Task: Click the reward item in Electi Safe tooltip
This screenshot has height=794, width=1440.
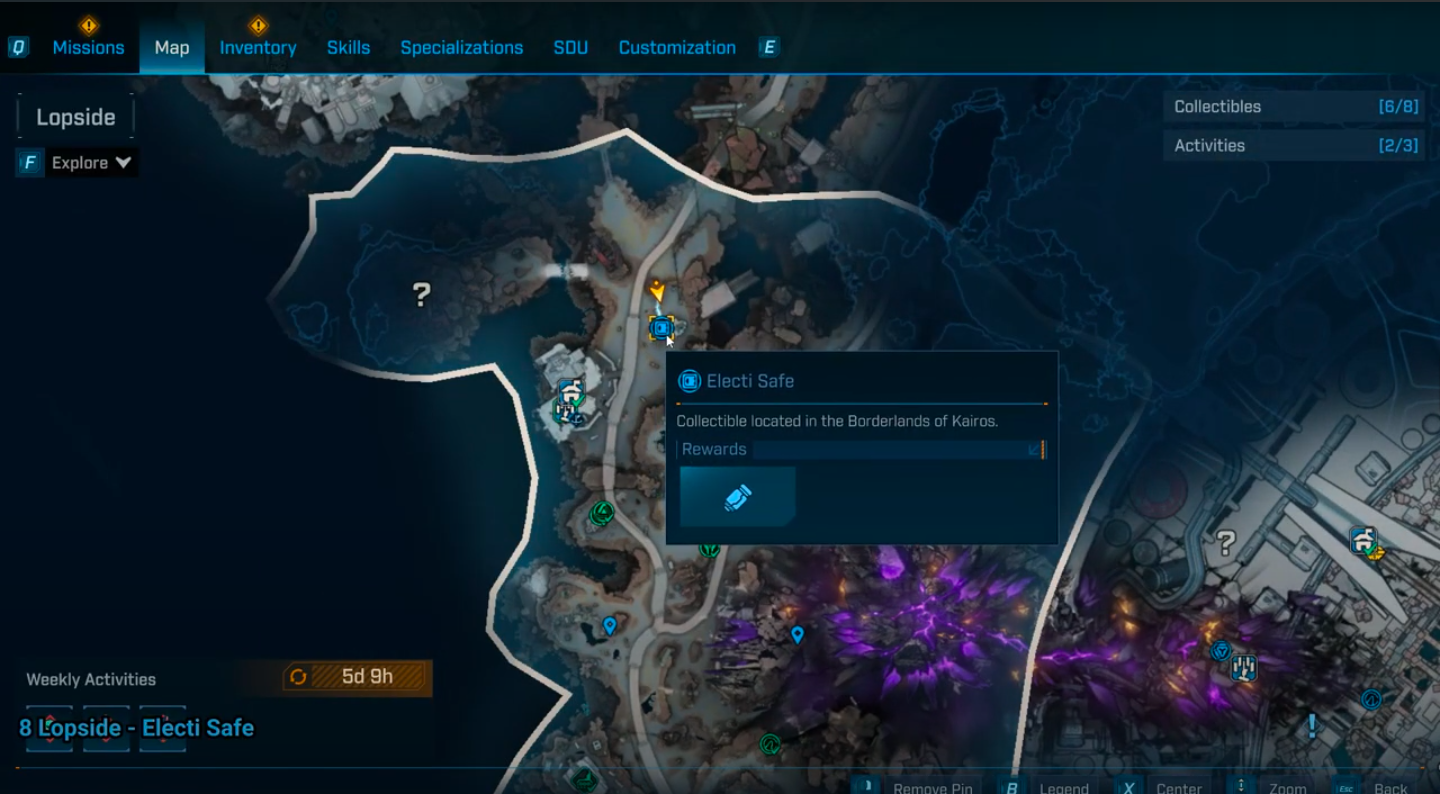Action: (737, 497)
